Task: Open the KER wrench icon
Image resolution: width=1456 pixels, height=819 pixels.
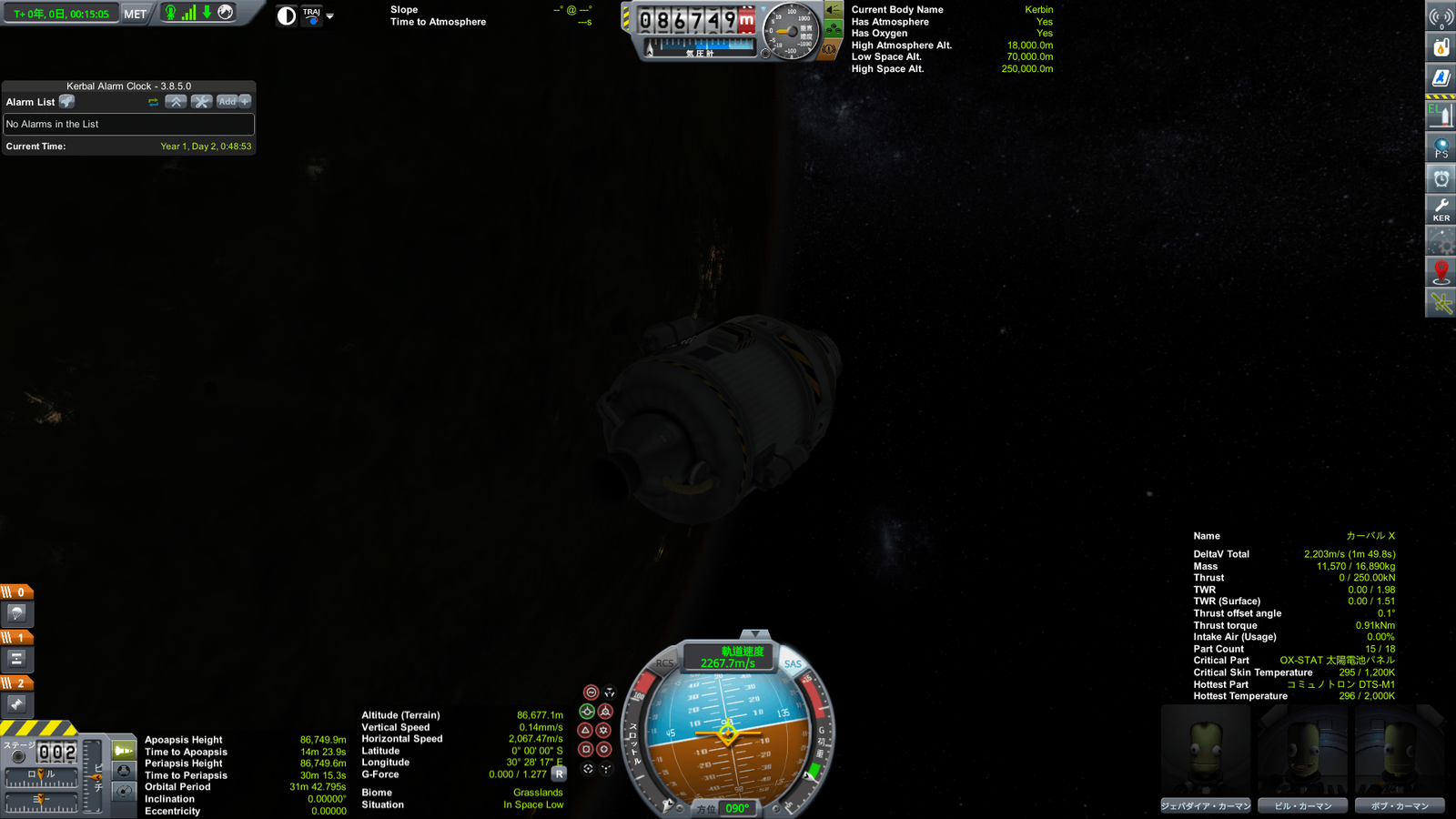Action: (1441, 207)
